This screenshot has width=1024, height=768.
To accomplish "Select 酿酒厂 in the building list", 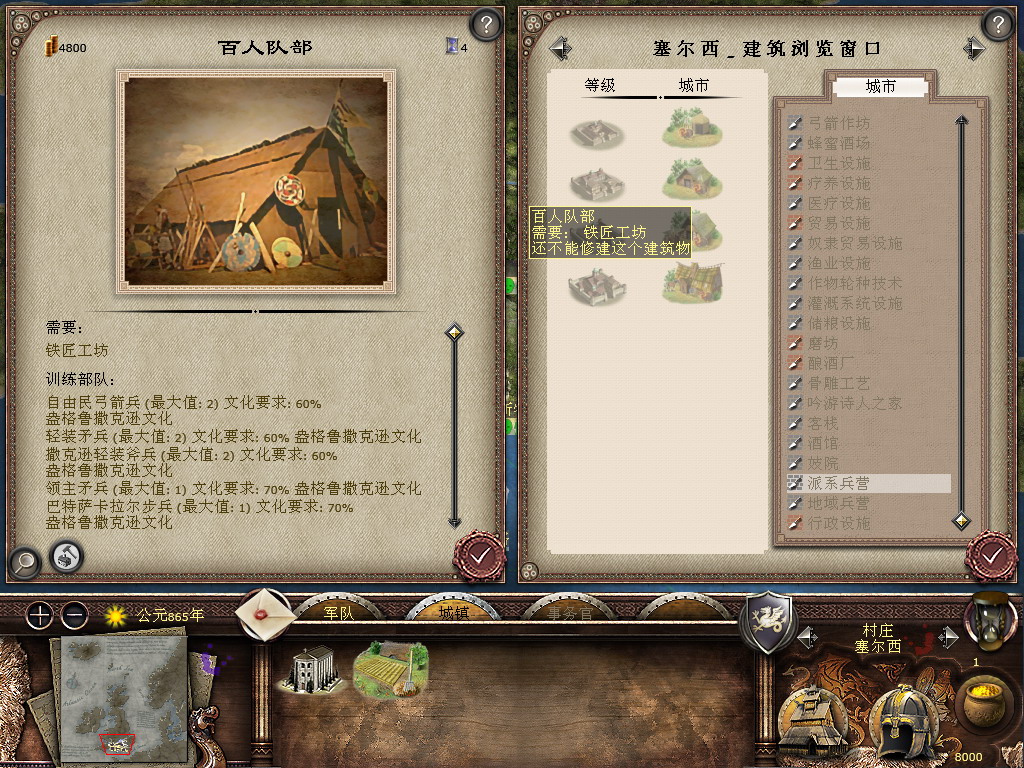I will coord(832,363).
